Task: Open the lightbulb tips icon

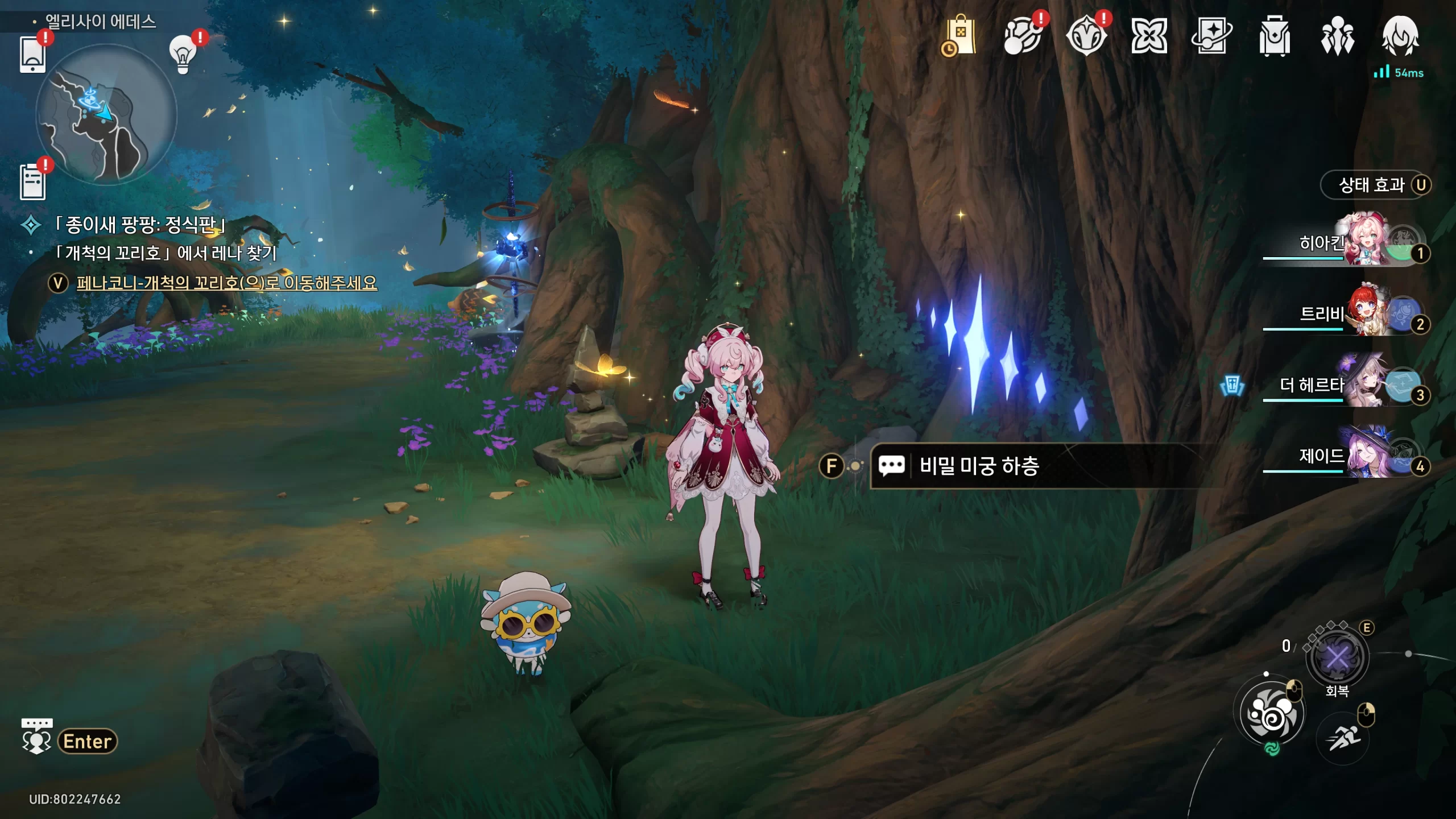Action: 183,55
